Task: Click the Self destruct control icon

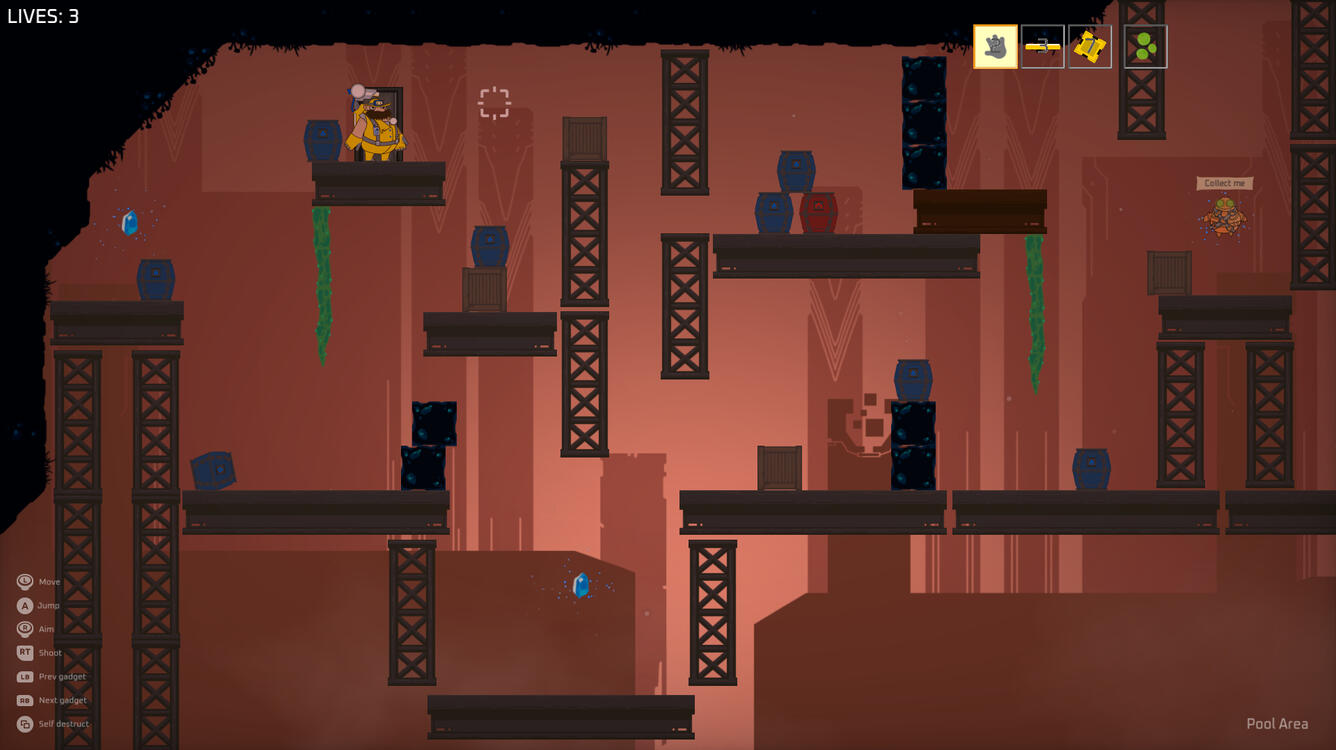Action: (23, 723)
